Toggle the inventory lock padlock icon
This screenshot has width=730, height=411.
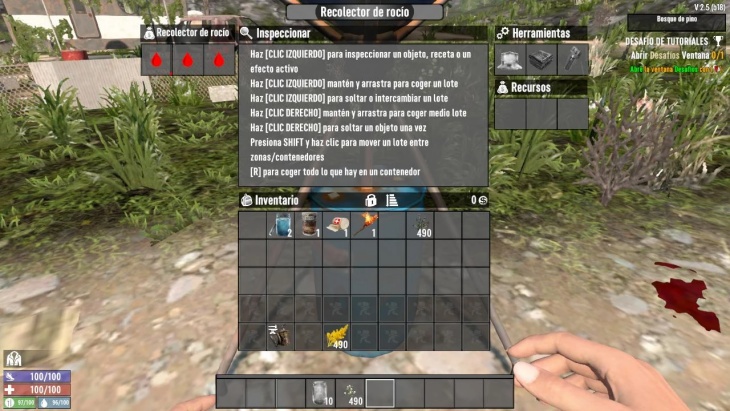click(x=371, y=200)
